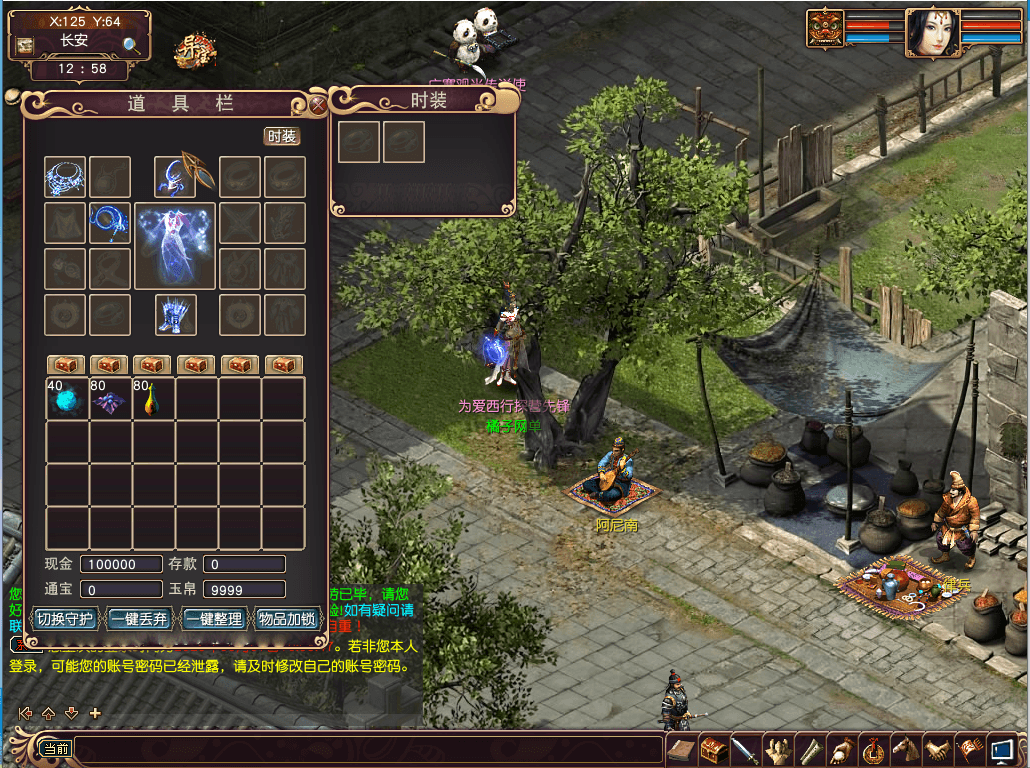Viewport: 1030px width, 768px height.
Task: Open the magnifying glass map search
Action: 131,45
